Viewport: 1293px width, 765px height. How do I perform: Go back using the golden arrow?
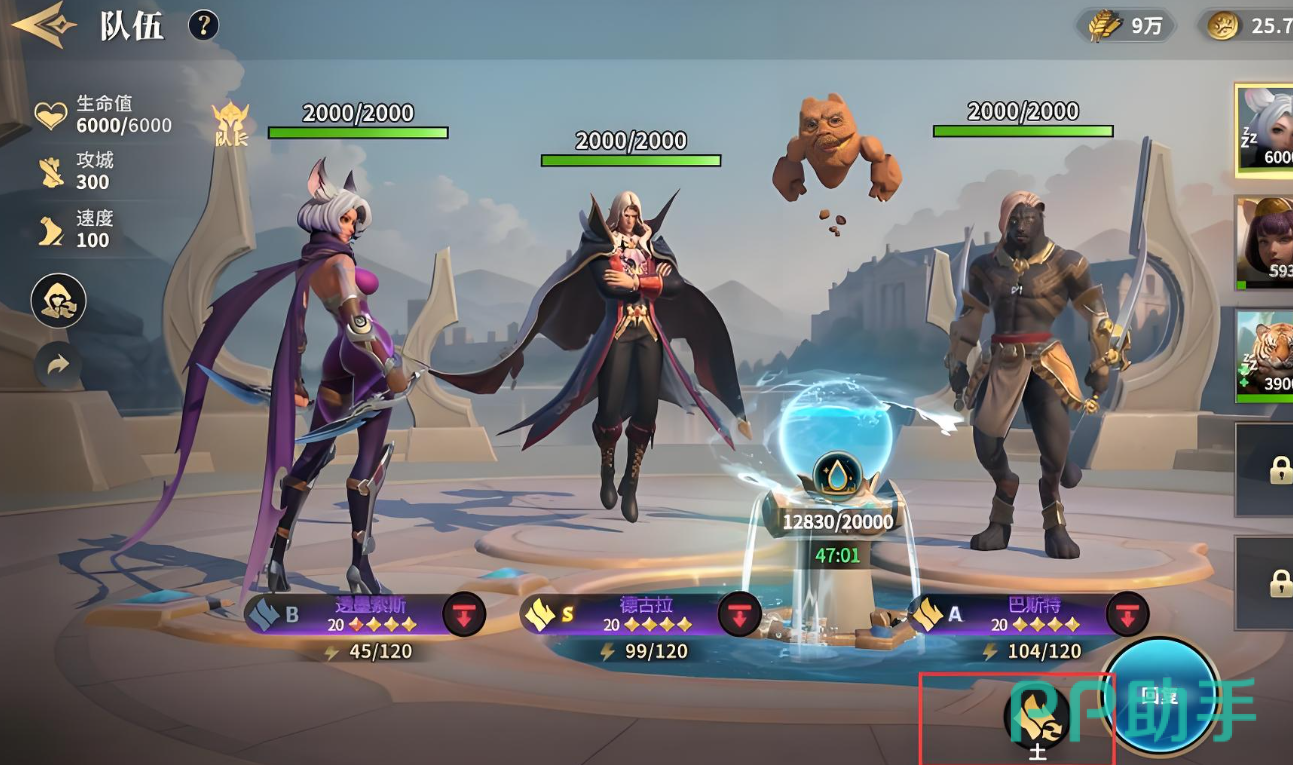[x=44, y=25]
